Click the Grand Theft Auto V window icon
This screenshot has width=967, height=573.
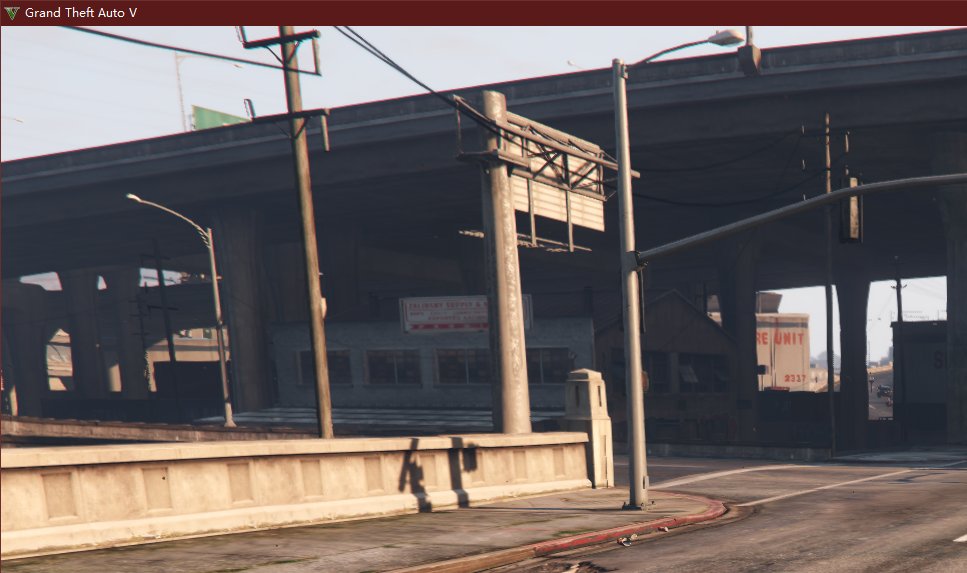[12, 13]
